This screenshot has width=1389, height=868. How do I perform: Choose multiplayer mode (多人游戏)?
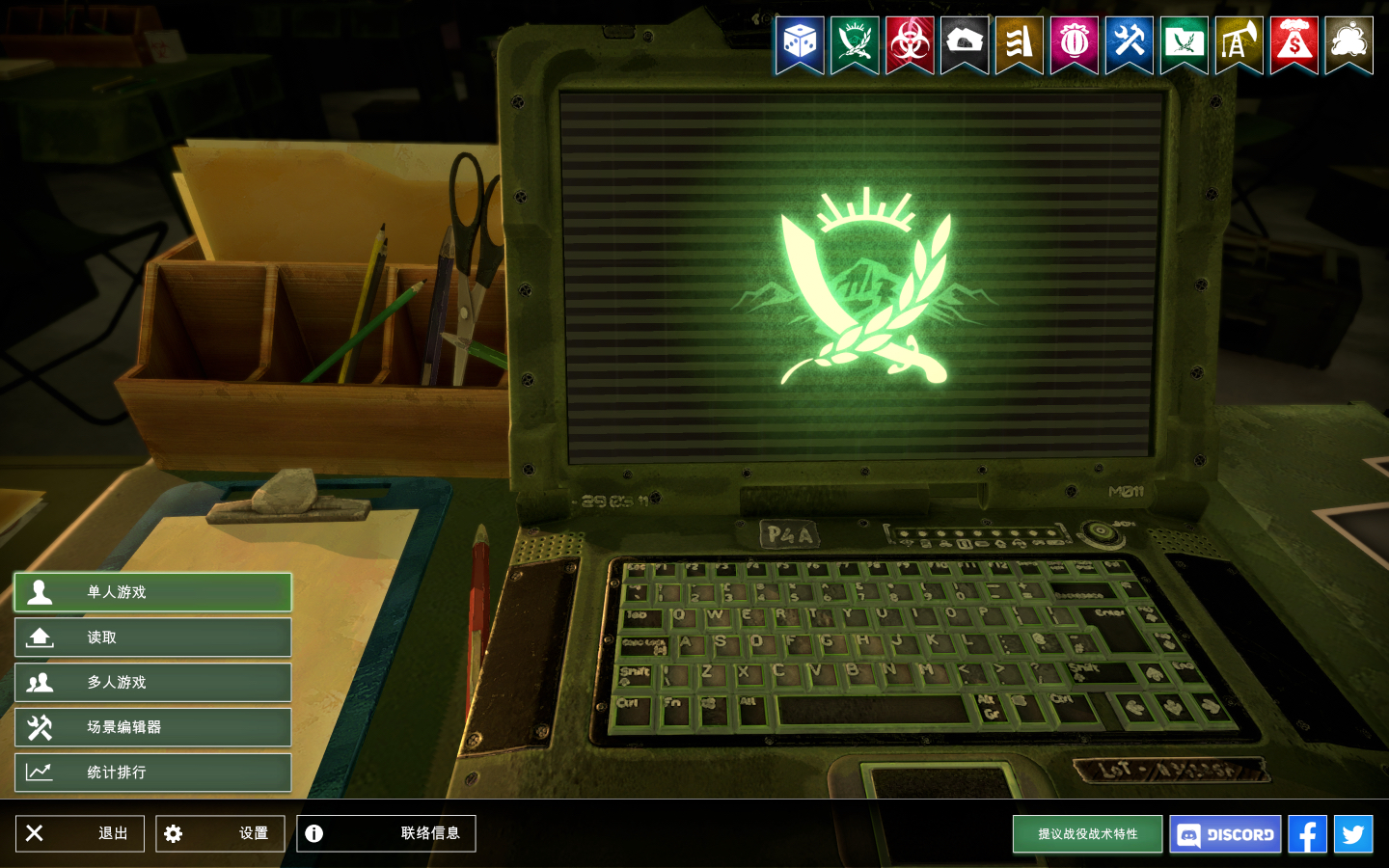152,683
